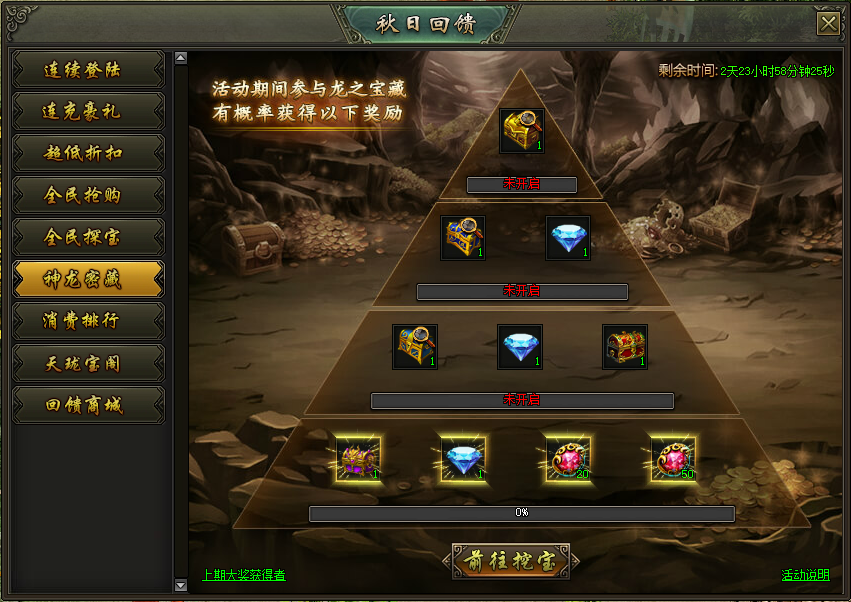Close the 秋日回馈 window
Viewport: 851px width, 602px height.
828,24
